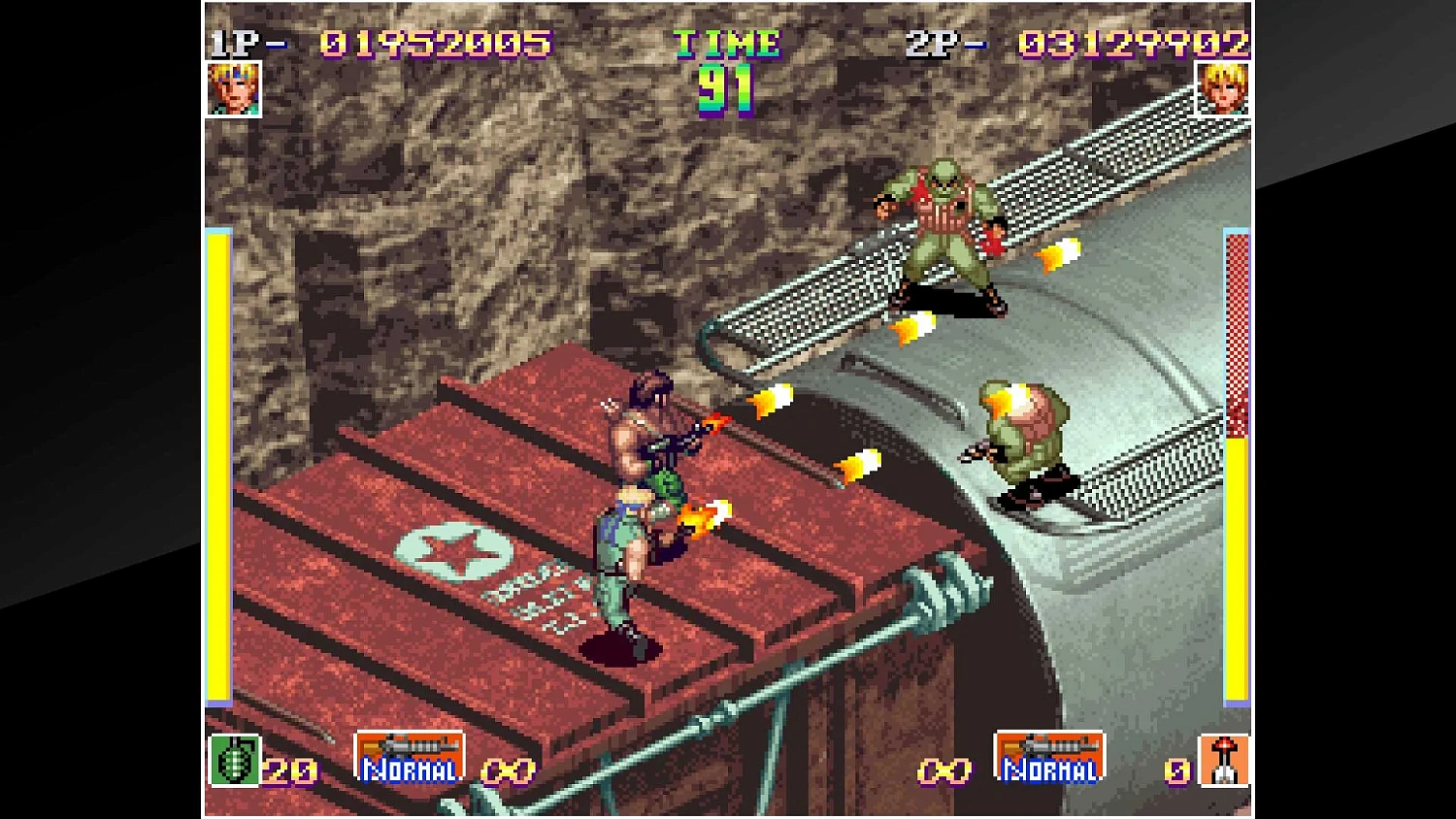Click Player 1's yellow health bar on the left
The height and width of the screenshot is (819, 1456).
(x=215, y=466)
